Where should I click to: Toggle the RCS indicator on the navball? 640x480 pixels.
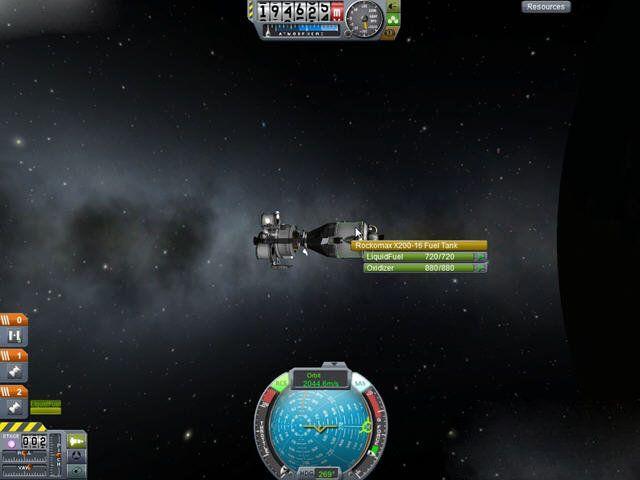coord(281,383)
